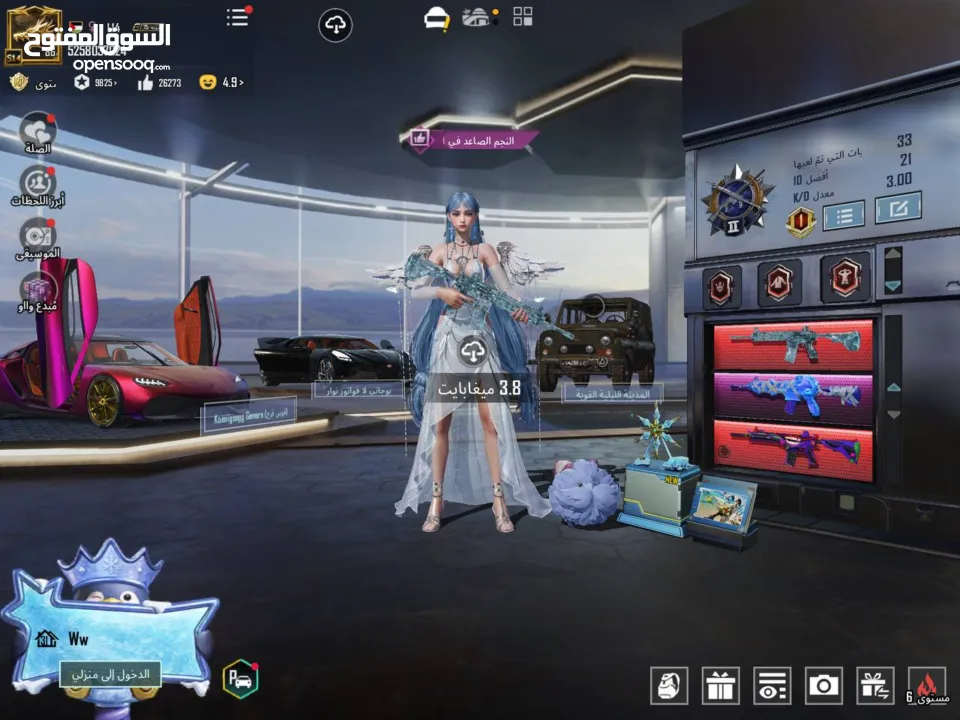Open the helmet icon with exclamation mark
960x720 pixels.
[436, 18]
